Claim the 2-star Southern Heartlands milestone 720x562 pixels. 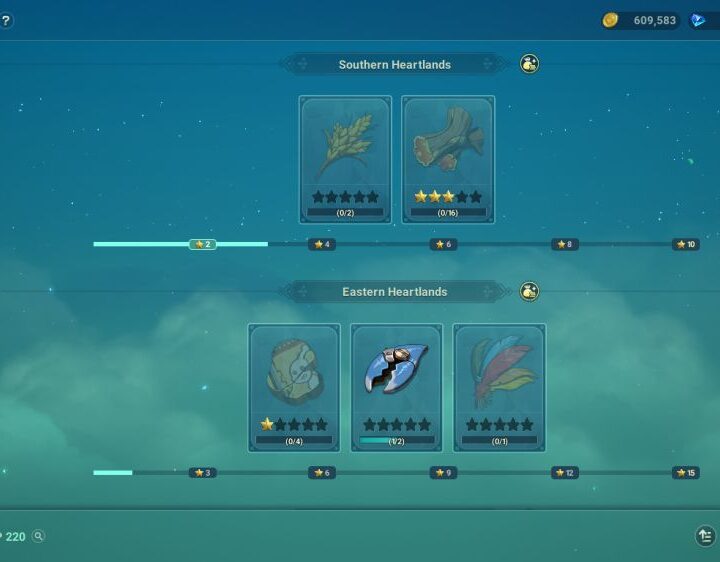[x=203, y=244]
